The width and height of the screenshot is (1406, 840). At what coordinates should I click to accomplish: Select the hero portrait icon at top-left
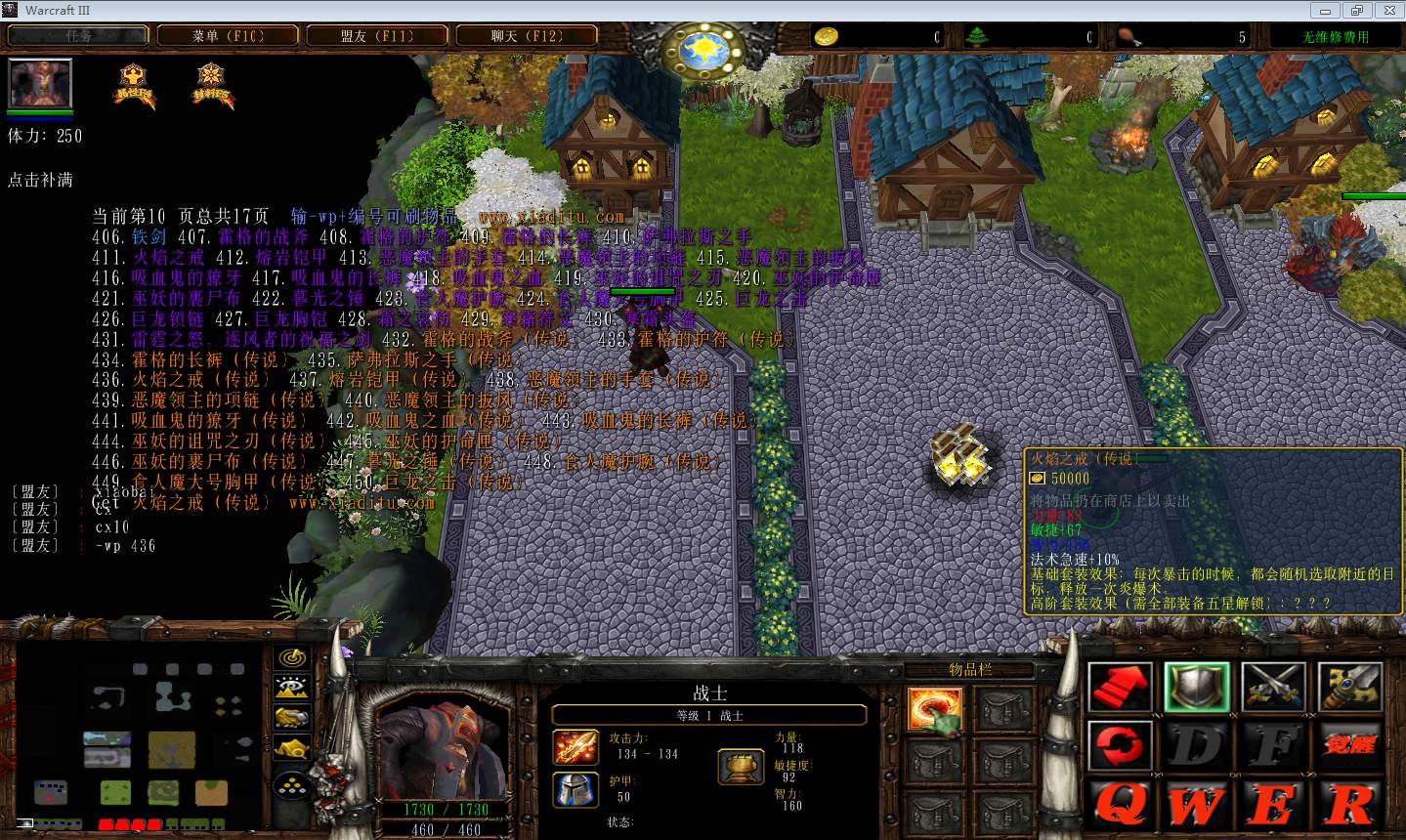tap(40, 84)
